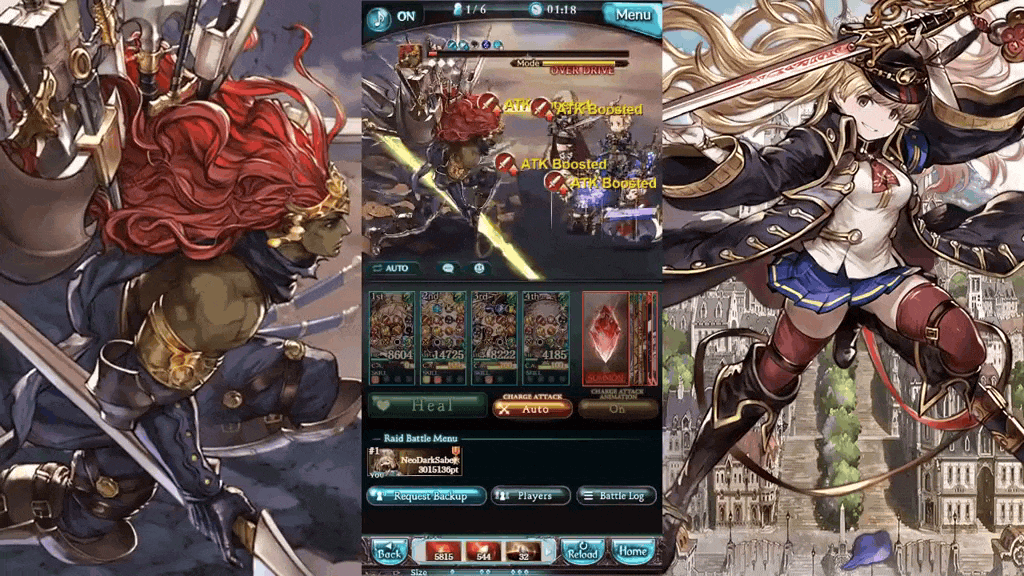Open the Battle Log
Screen dimensions: 1024x576
[x=616, y=496]
